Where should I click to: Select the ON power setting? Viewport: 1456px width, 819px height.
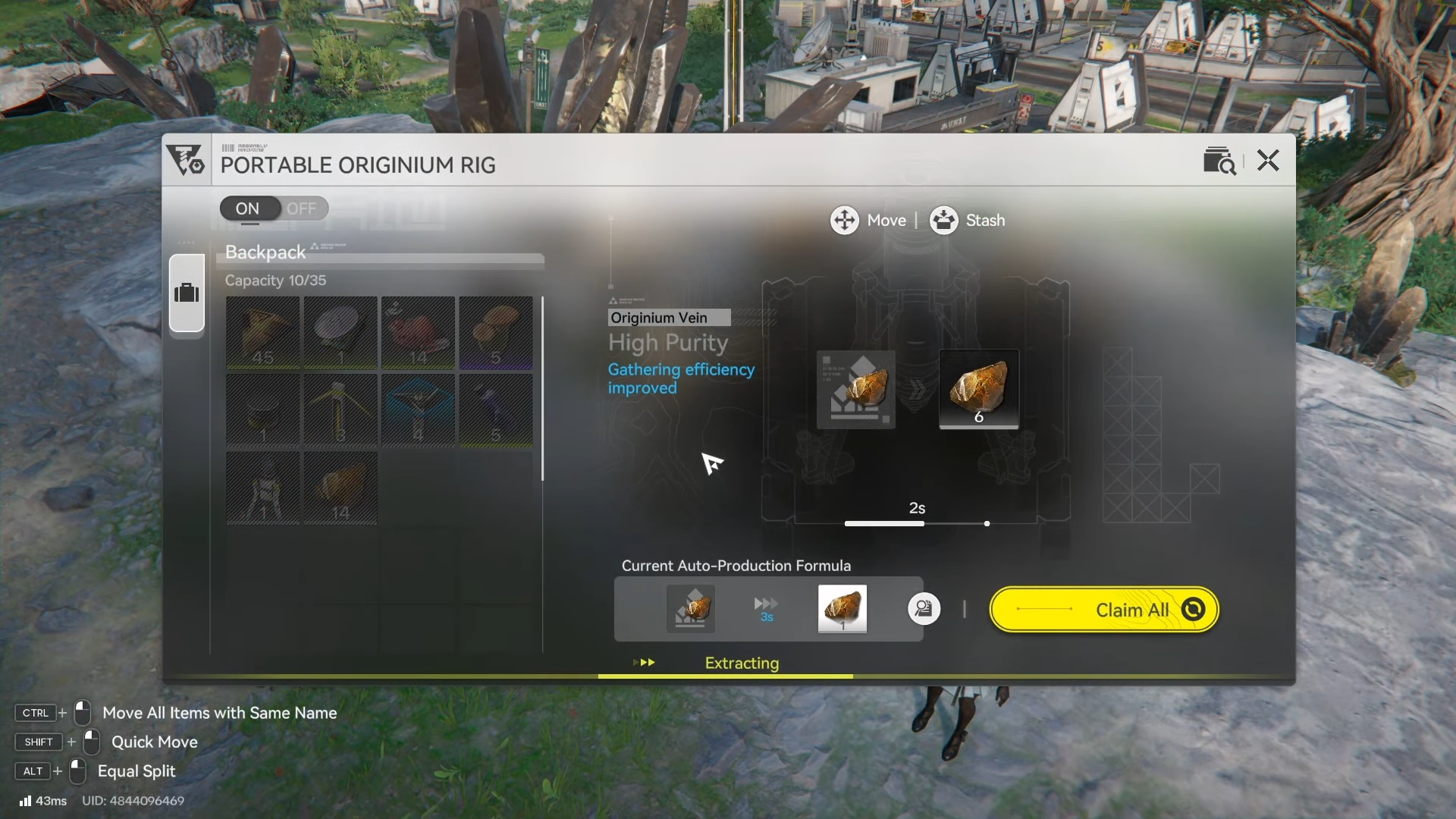(247, 209)
